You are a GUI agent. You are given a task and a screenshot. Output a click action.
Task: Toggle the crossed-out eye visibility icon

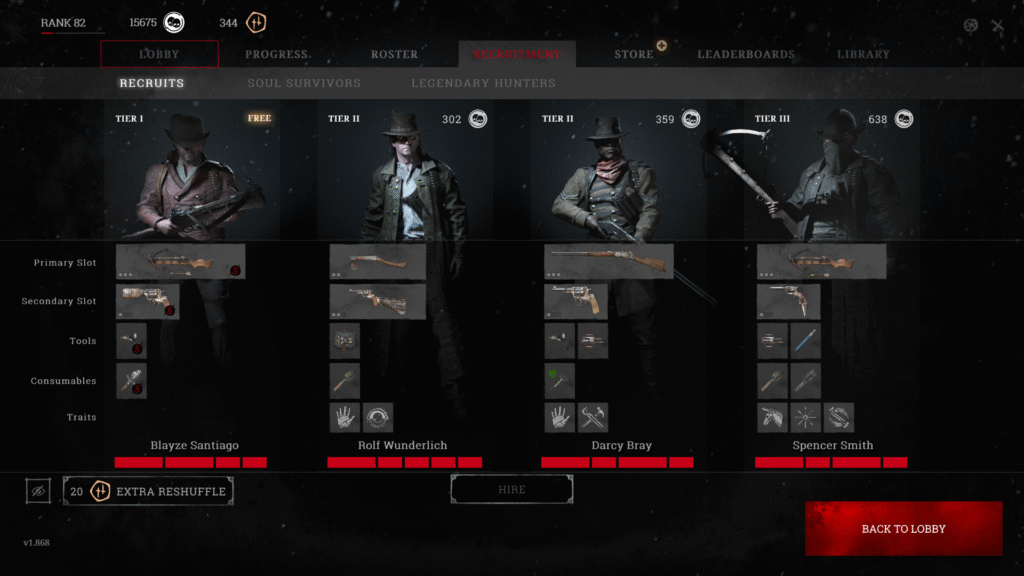click(38, 491)
